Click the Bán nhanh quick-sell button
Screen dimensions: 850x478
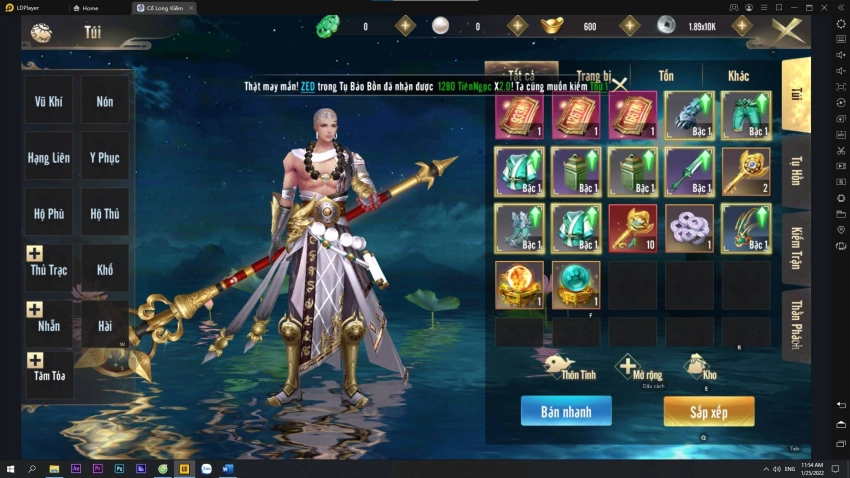566,410
